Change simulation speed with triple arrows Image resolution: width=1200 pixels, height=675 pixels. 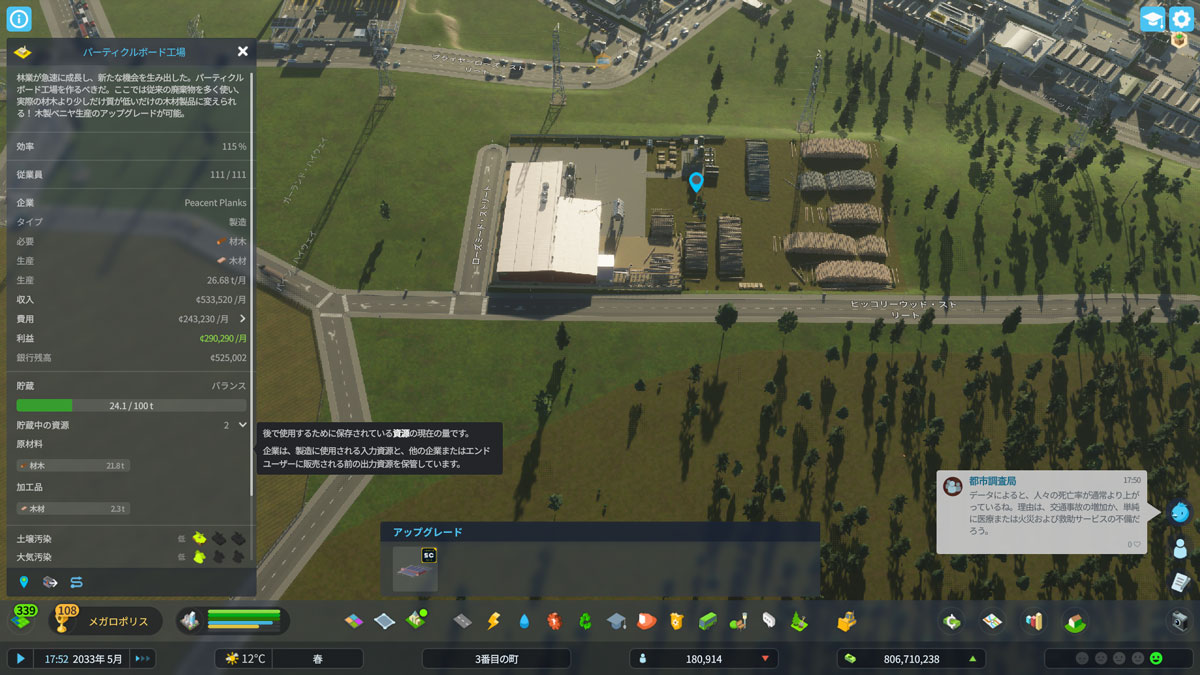coord(142,658)
